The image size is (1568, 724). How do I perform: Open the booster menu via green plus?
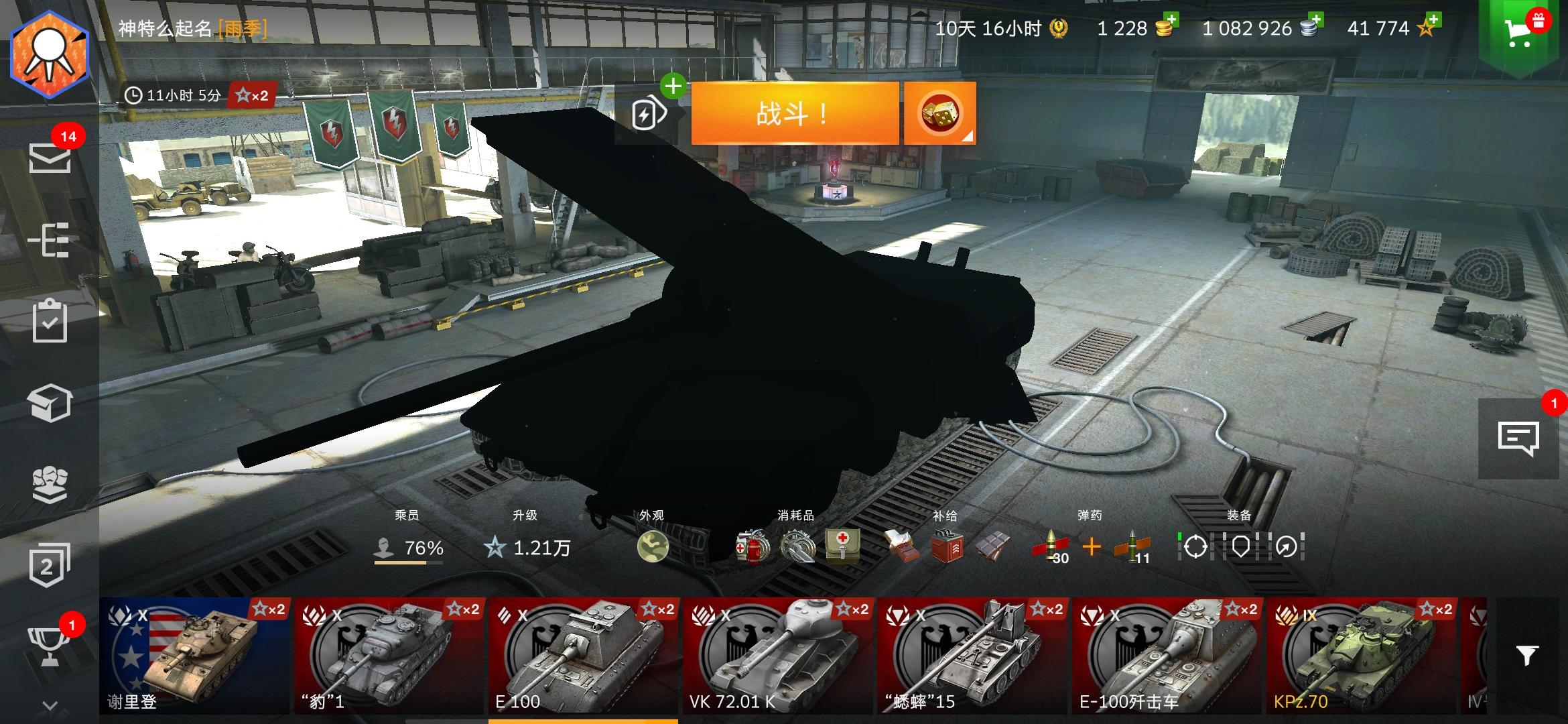pyautogui.click(x=673, y=86)
